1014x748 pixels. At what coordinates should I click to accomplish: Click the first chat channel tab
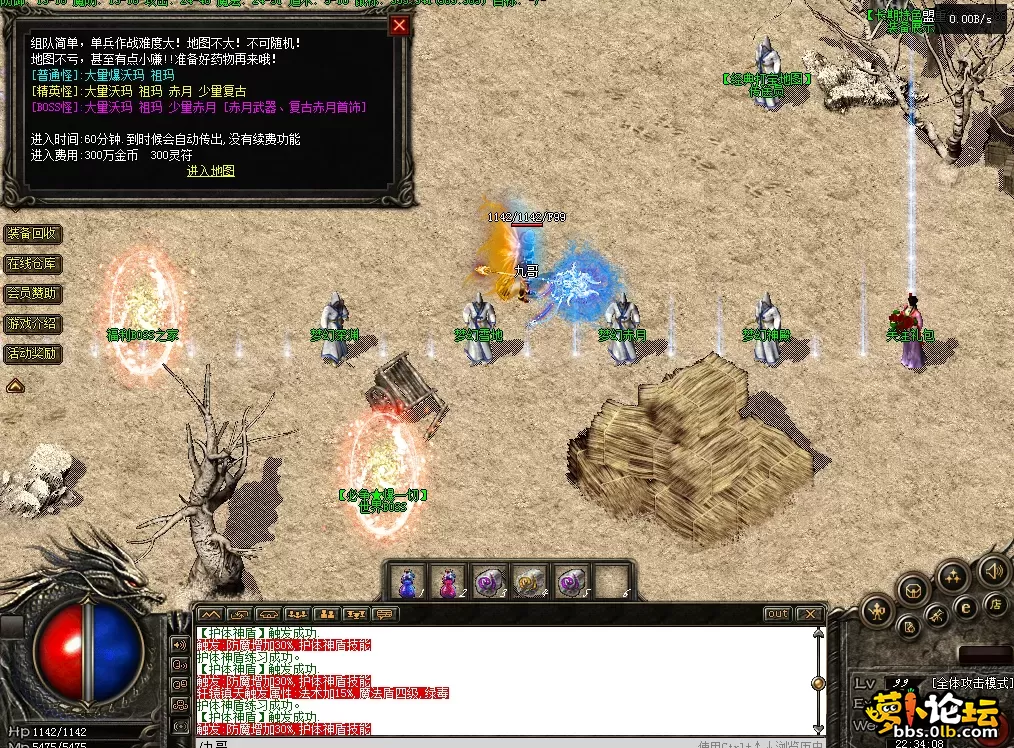pos(210,614)
